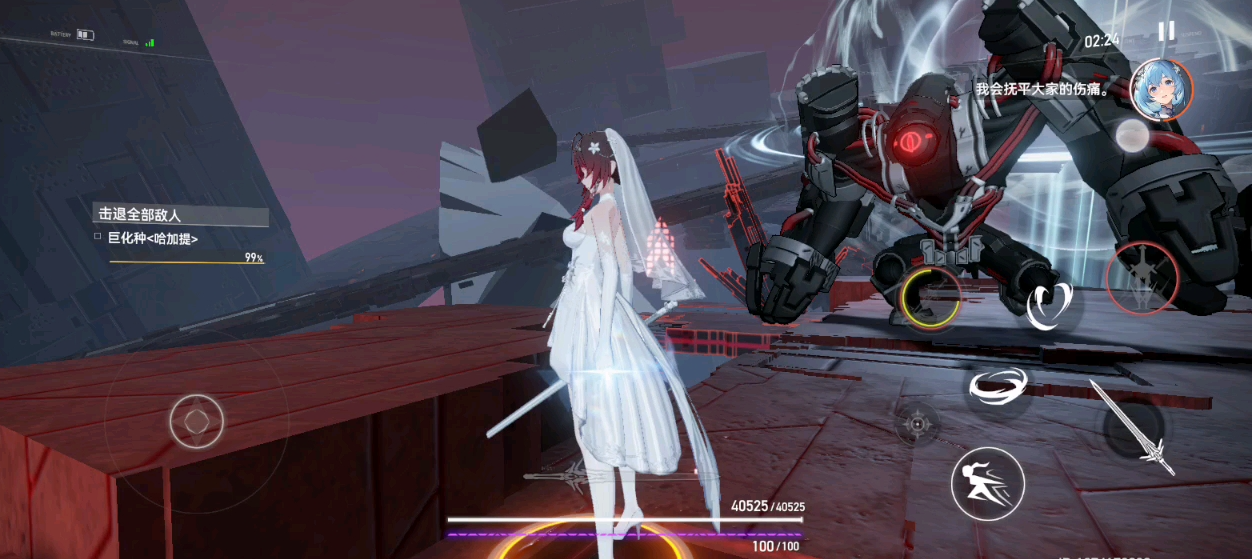Tap the sword basic attack button
This screenshot has height=559, width=1252.
(1131, 427)
